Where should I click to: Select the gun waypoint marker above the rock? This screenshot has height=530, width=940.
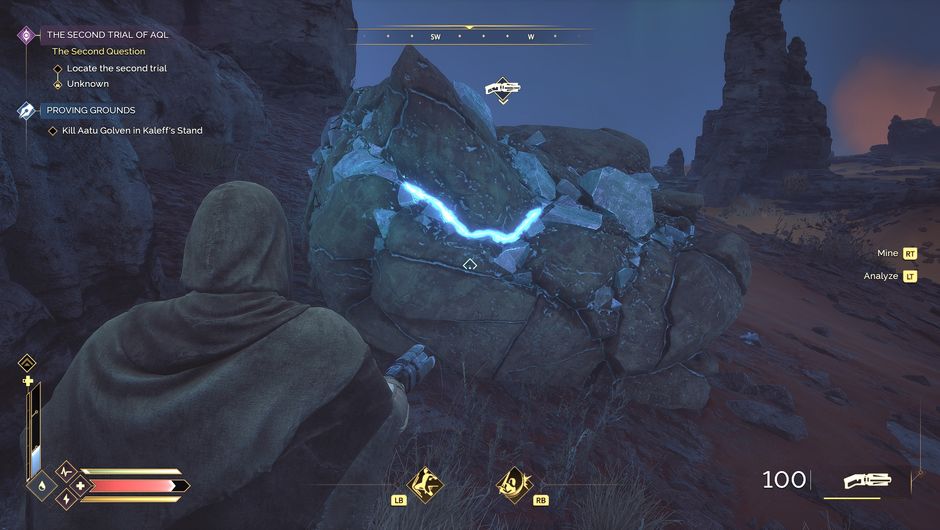tap(503, 90)
